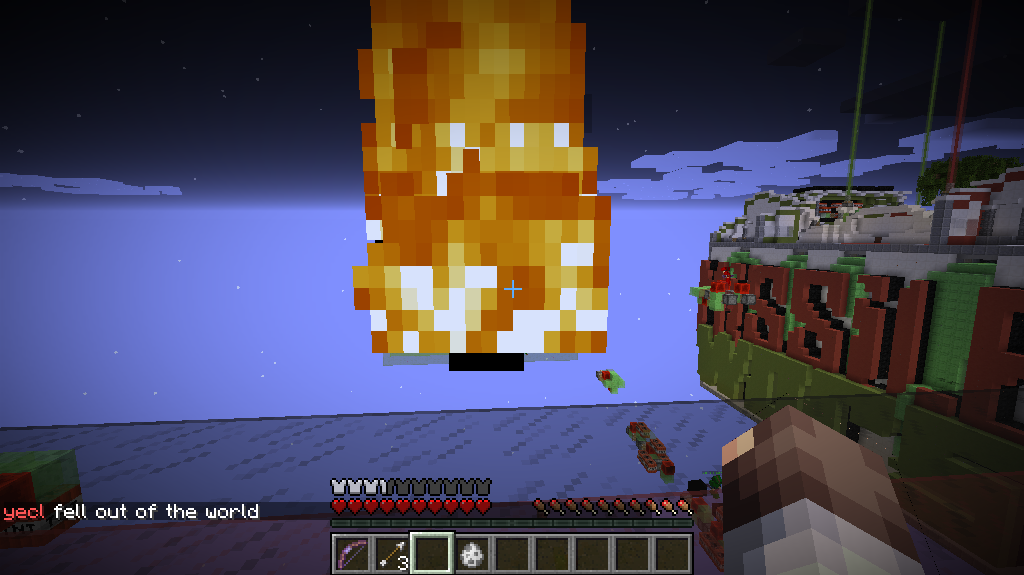This screenshot has width=1024, height=575.
Task: Pick the white spawn egg hotbar slot
Action: [472, 553]
